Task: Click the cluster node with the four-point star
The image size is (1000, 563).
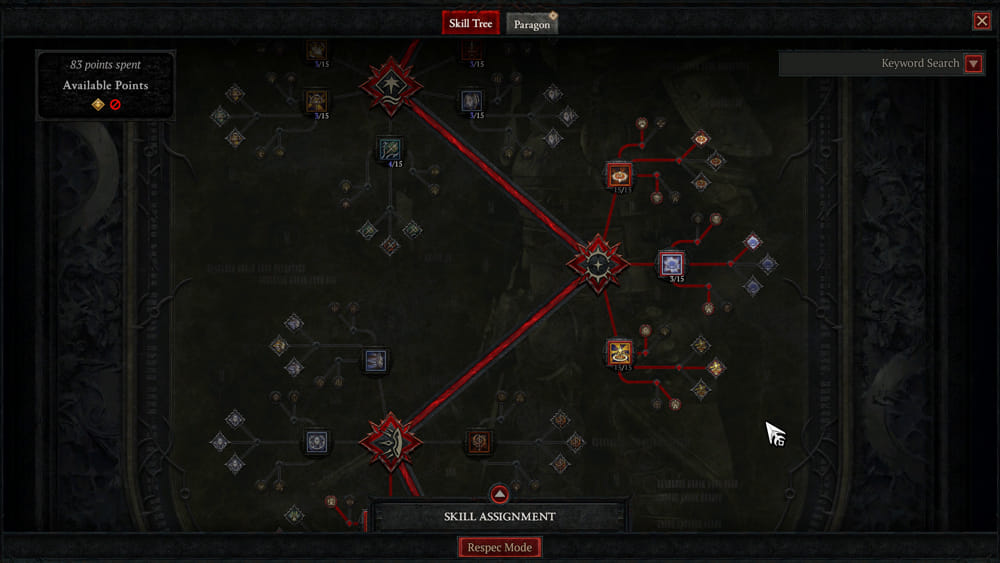Action: pyautogui.click(x=597, y=264)
